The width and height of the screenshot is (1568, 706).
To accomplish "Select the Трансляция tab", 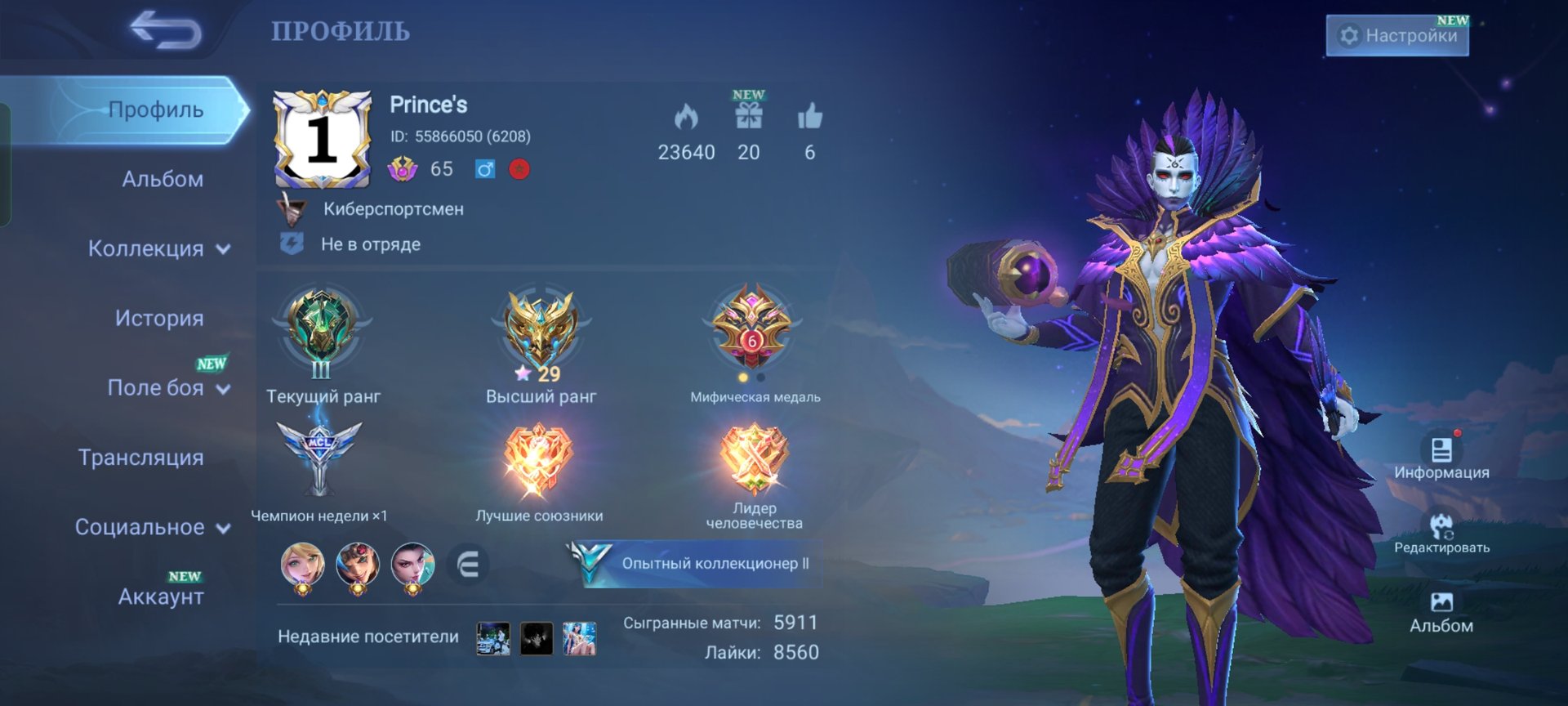I will [141, 458].
